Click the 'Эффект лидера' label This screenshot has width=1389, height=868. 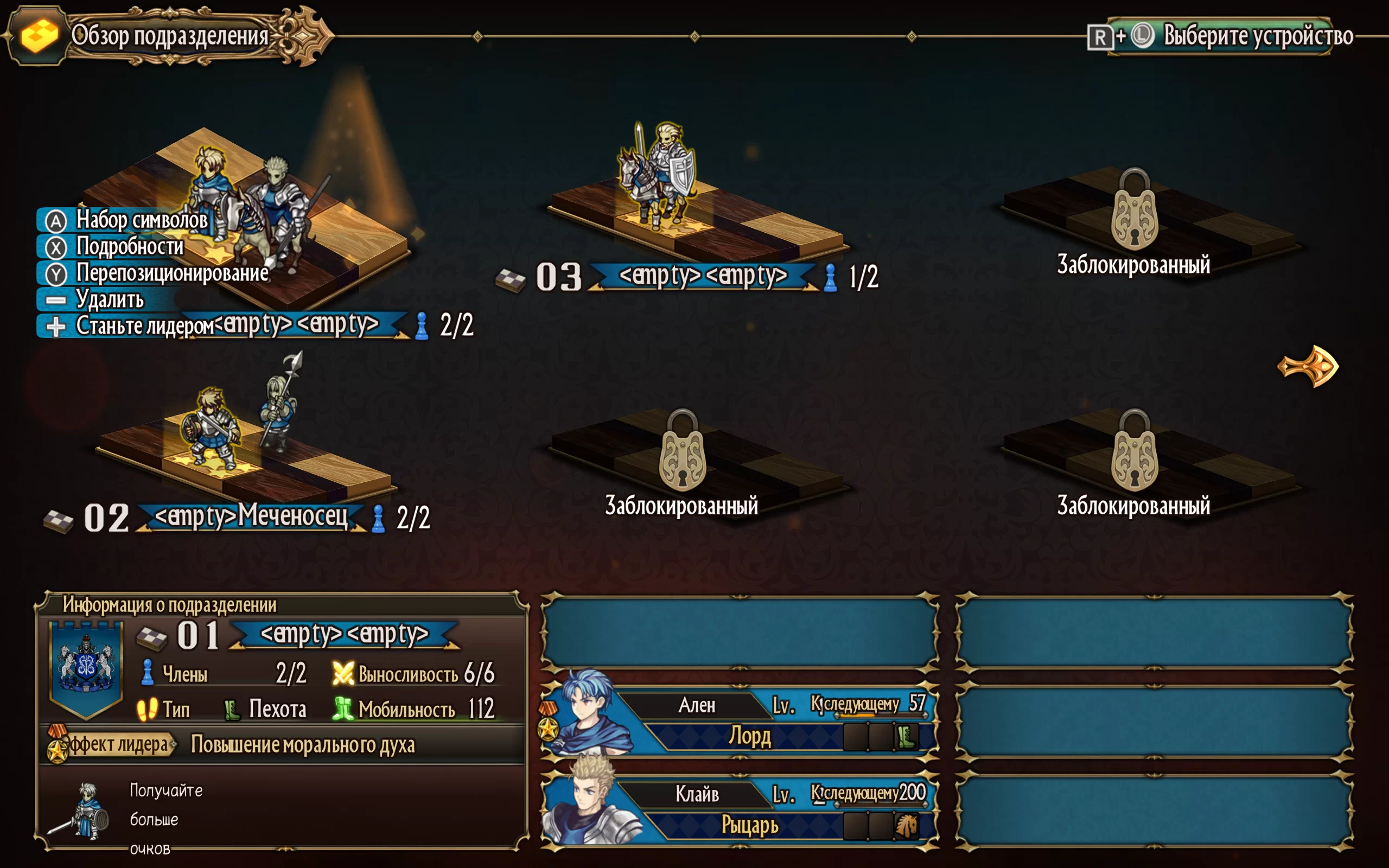tap(115, 744)
